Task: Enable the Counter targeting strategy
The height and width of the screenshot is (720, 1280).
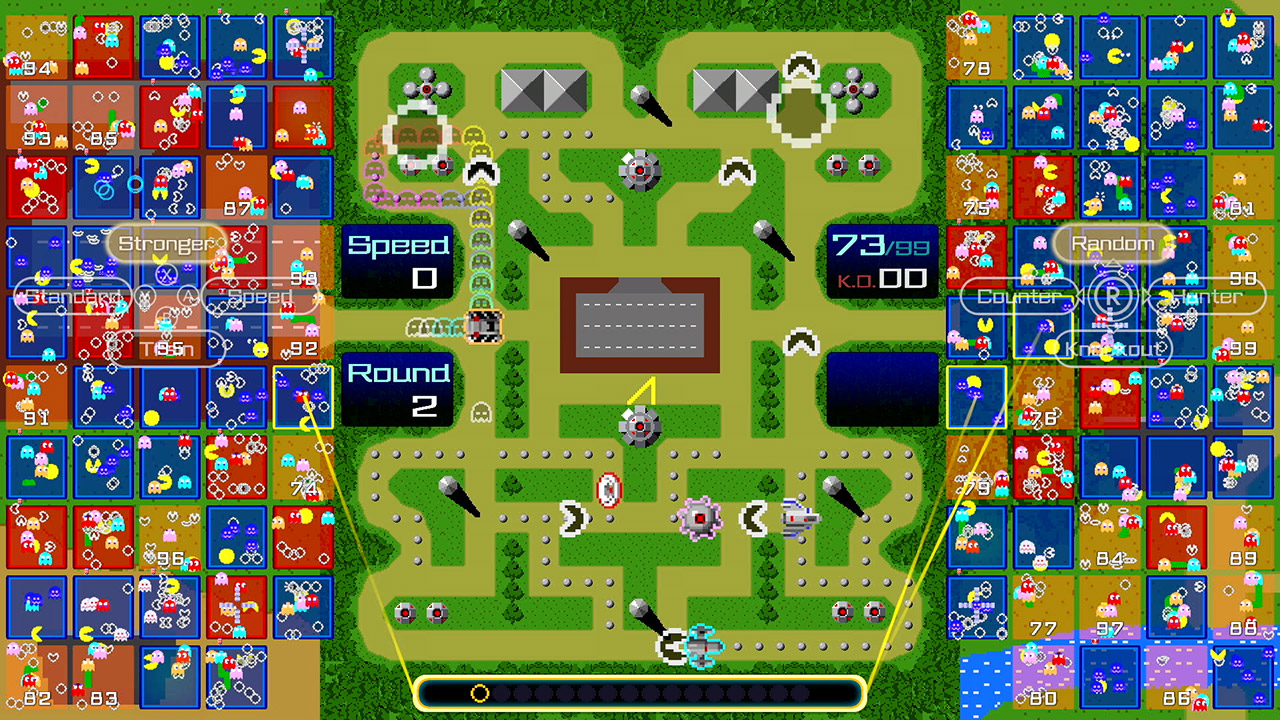Action: [x=1016, y=296]
